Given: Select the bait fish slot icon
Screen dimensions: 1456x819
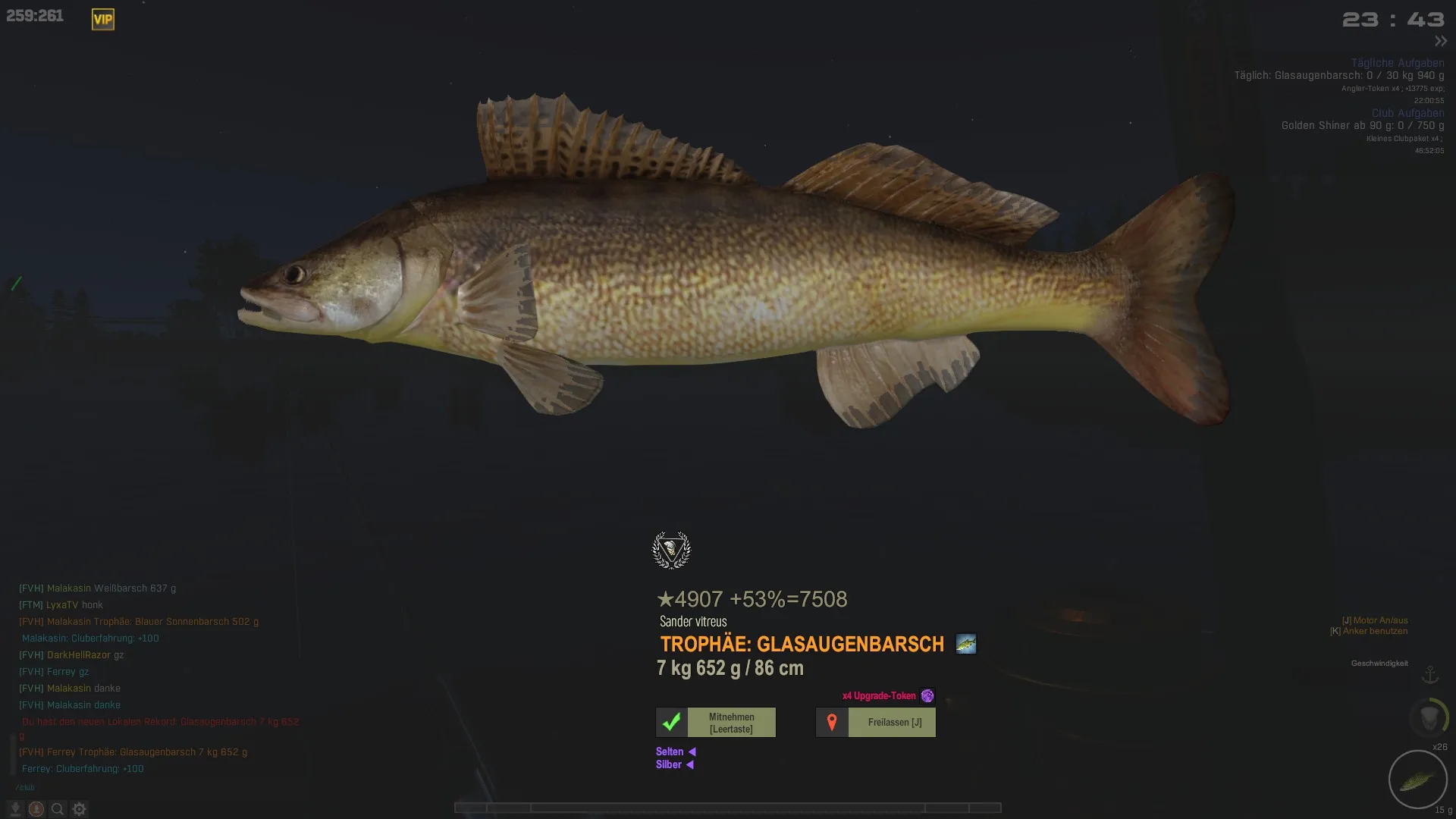Looking at the screenshot, I should point(1417,780).
